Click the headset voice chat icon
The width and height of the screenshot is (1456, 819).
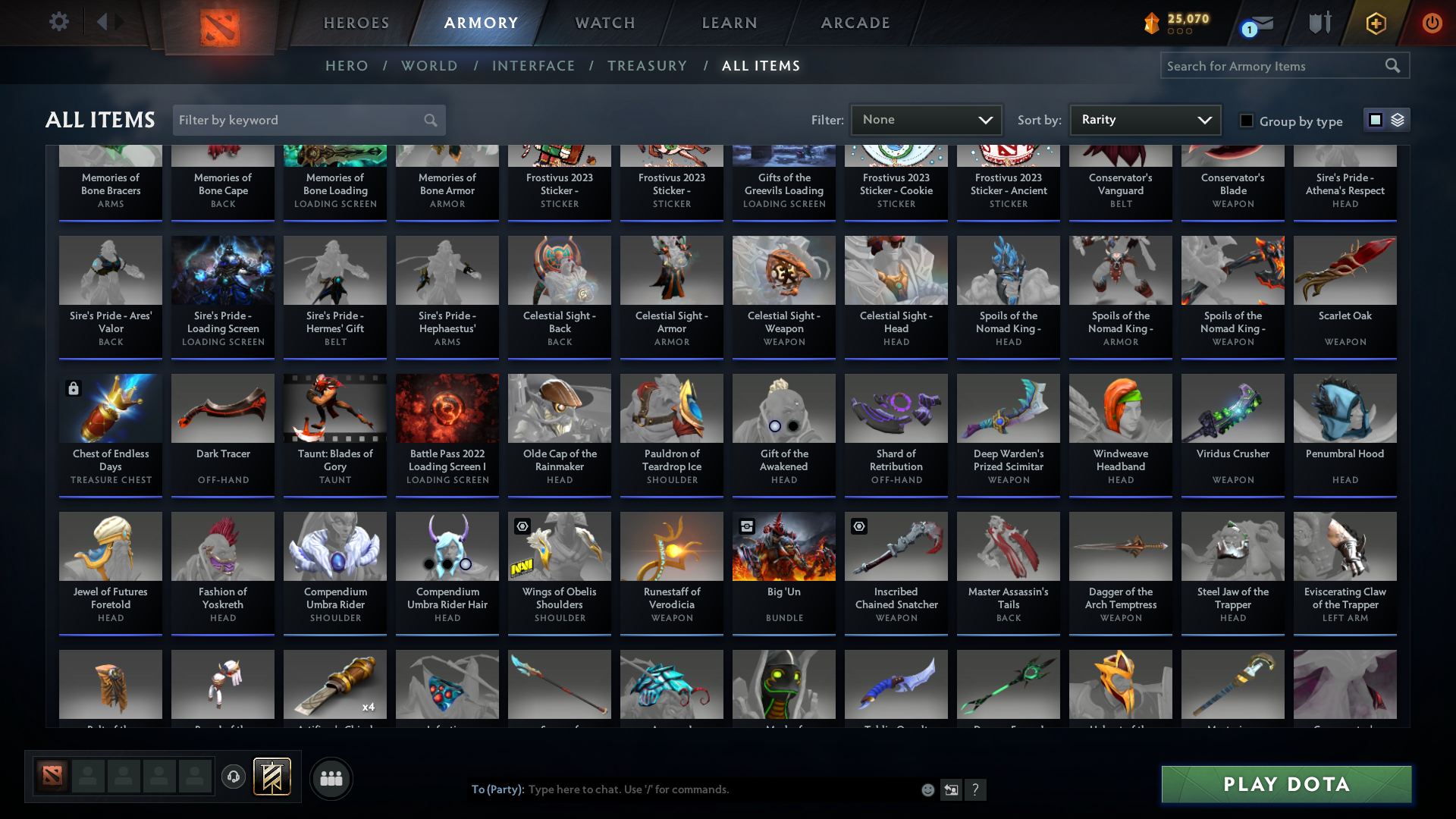[x=233, y=777]
